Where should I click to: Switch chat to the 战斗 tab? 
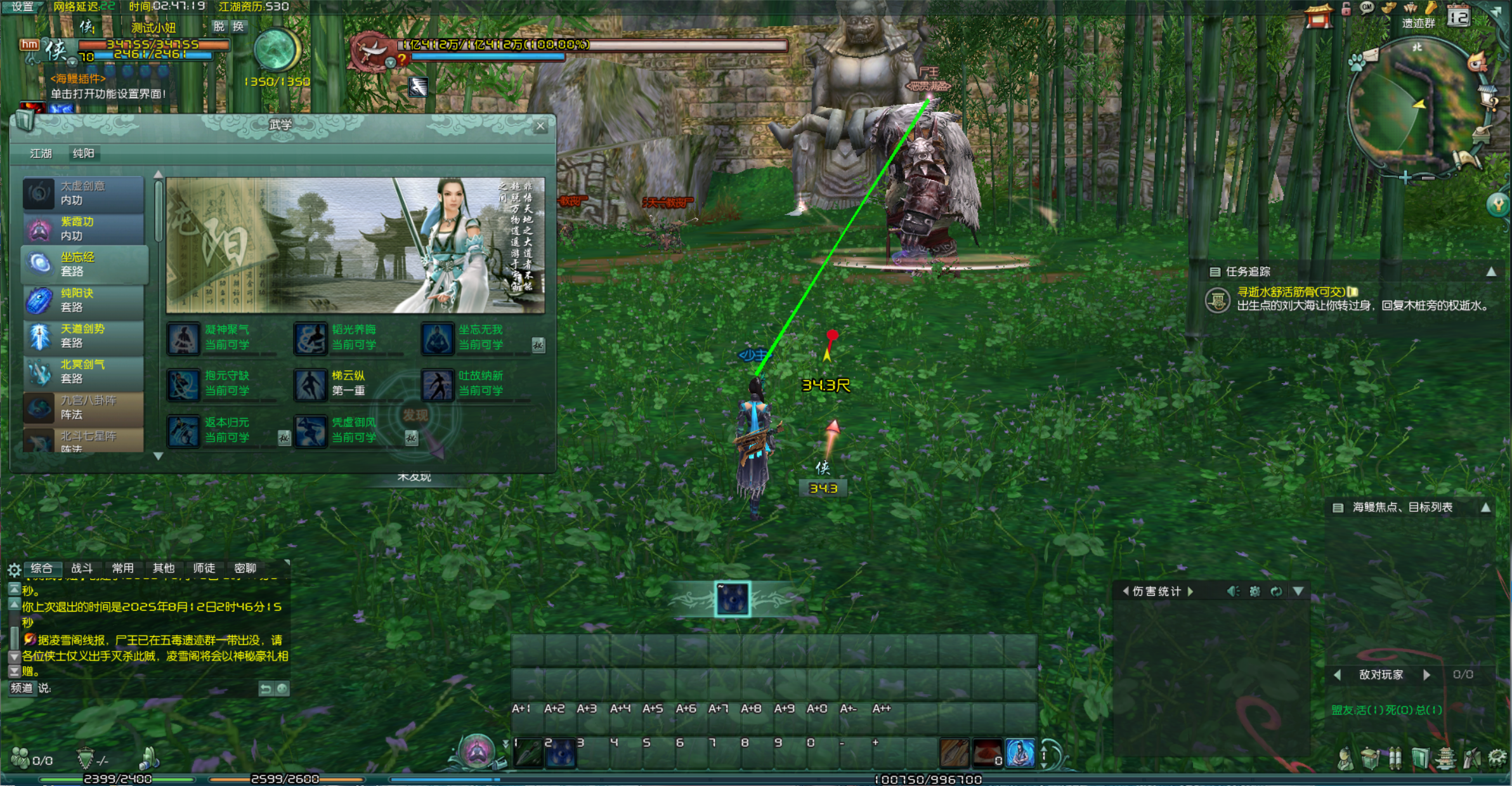[82, 568]
